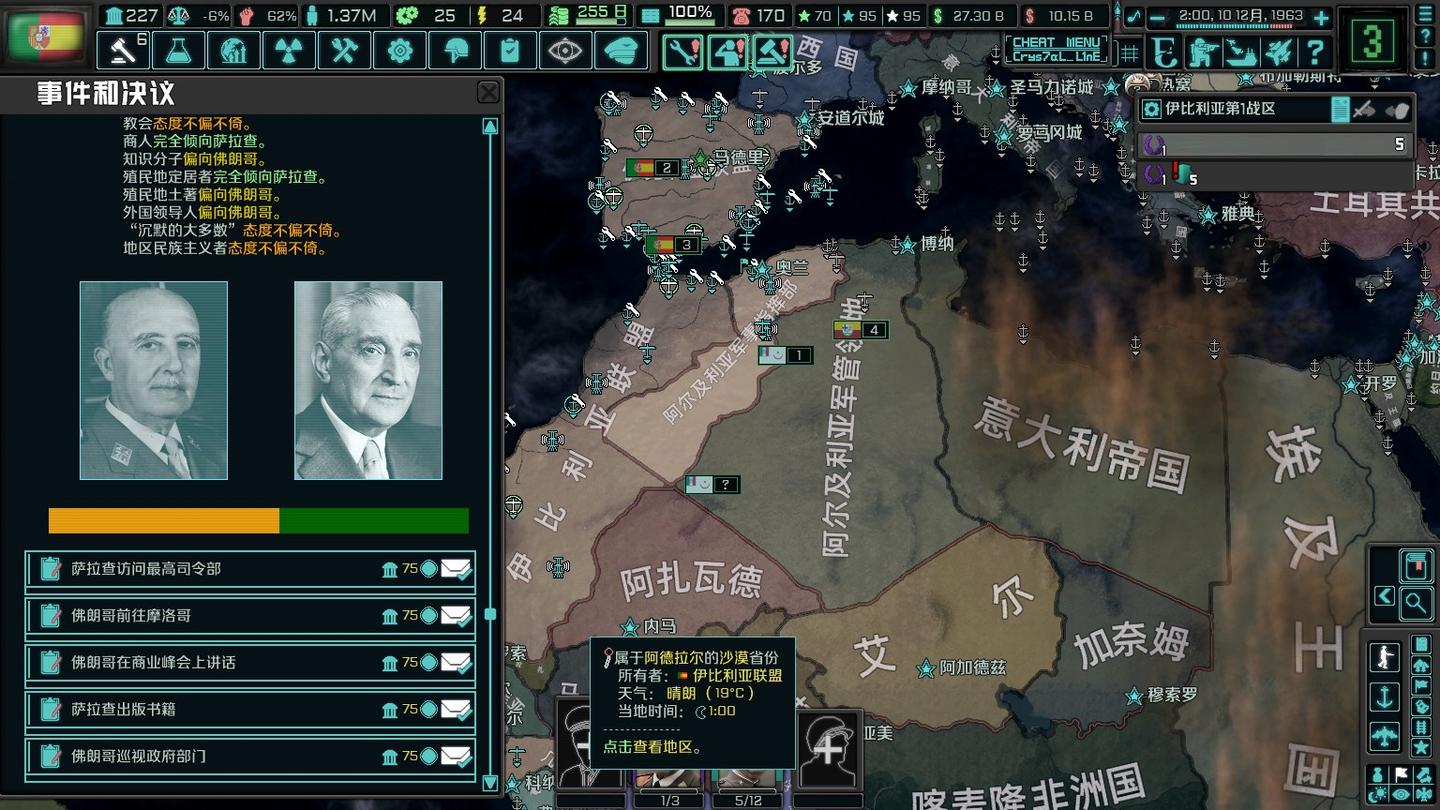Select the 萨拉查出版书籍 decision

click(x=250, y=710)
